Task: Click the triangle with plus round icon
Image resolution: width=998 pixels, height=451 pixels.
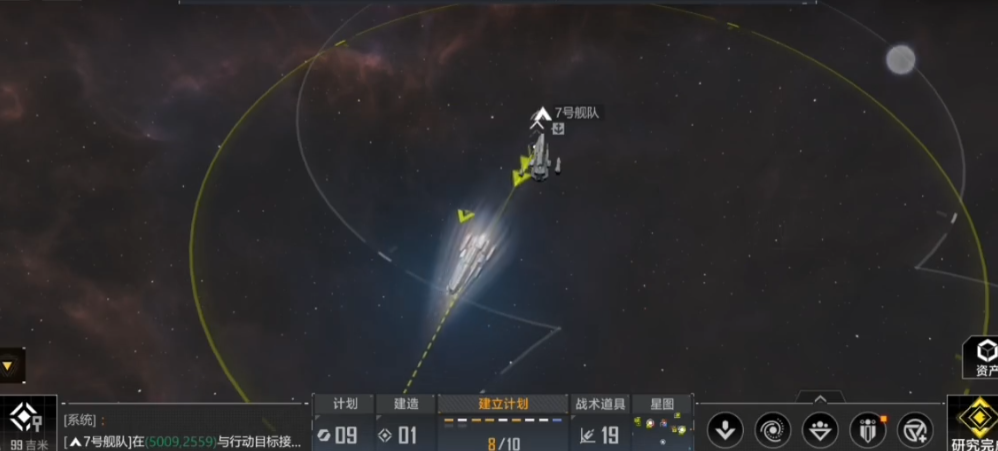Action: [x=915, y=430]
